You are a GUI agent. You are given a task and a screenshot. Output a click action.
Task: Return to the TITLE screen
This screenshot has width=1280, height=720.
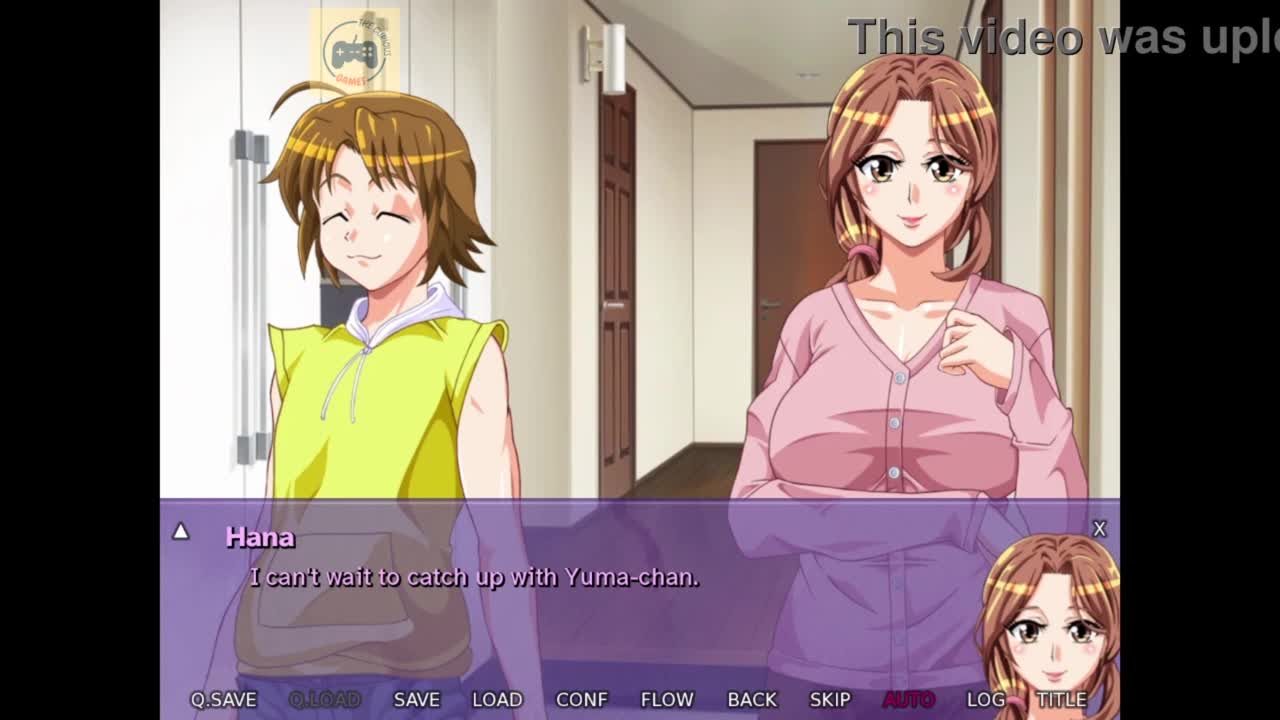[1061, 700]
